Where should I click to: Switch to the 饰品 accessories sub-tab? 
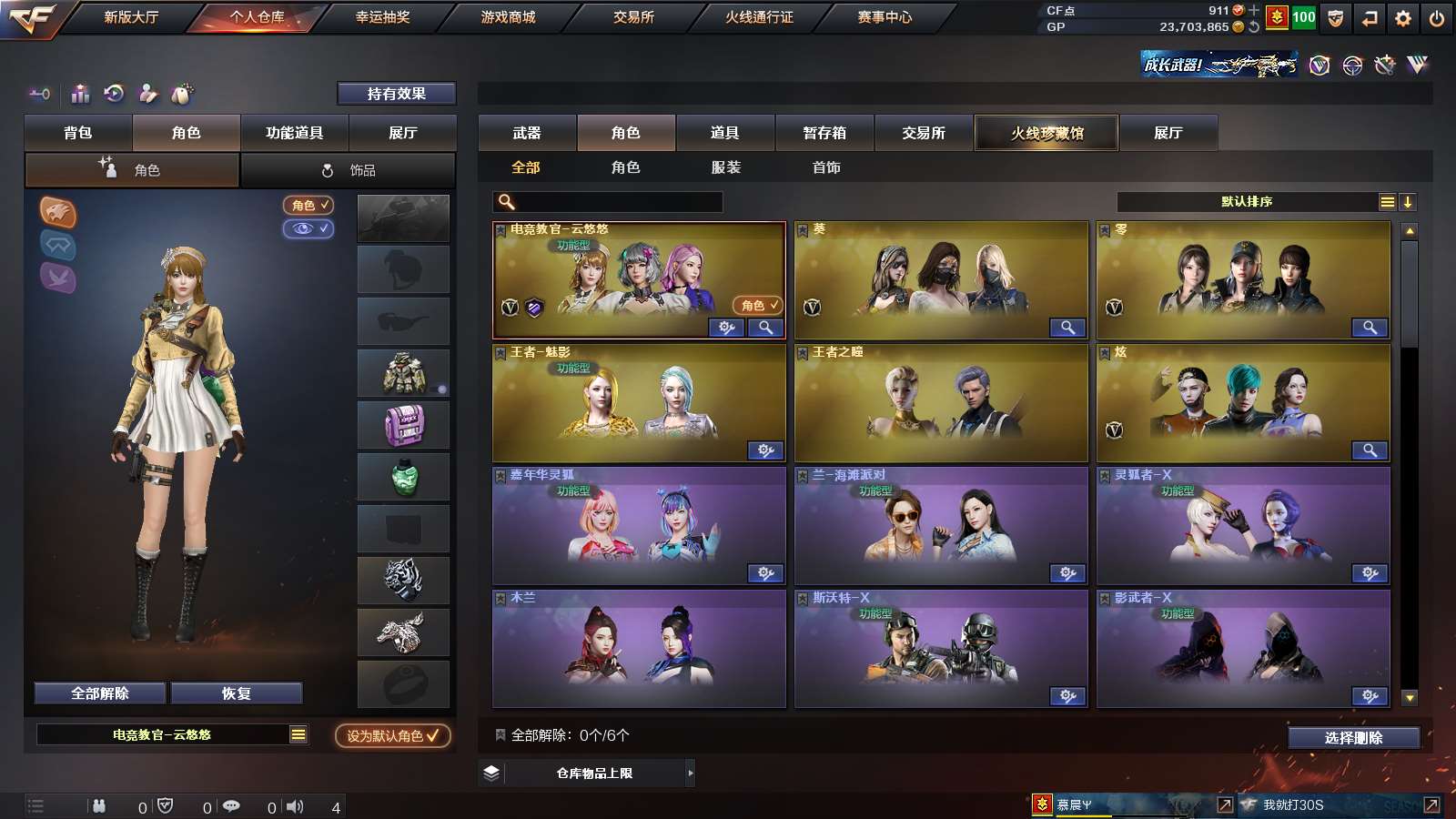(349, 170)
